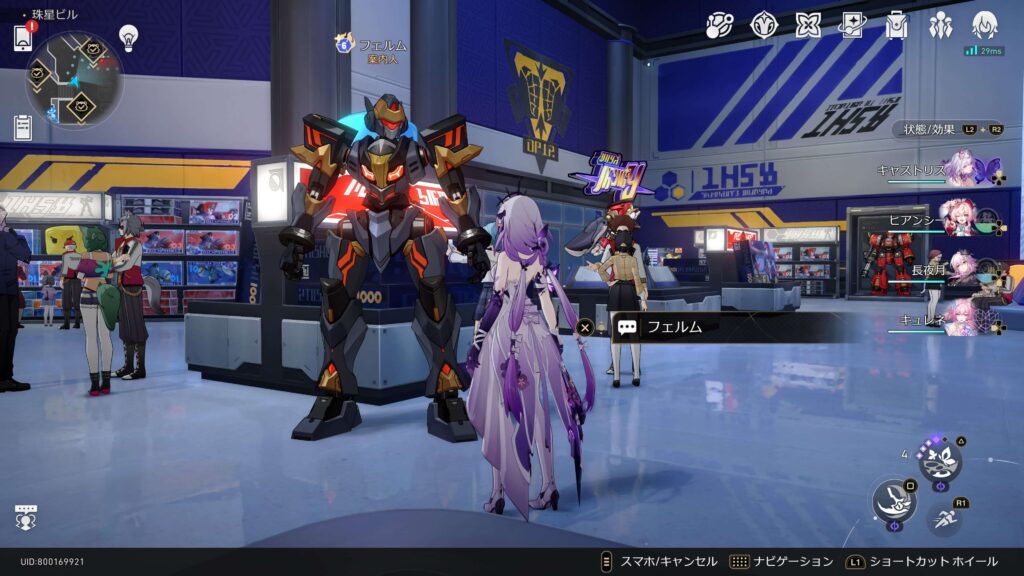Switch to party member キャストリス

click(962, 168)
